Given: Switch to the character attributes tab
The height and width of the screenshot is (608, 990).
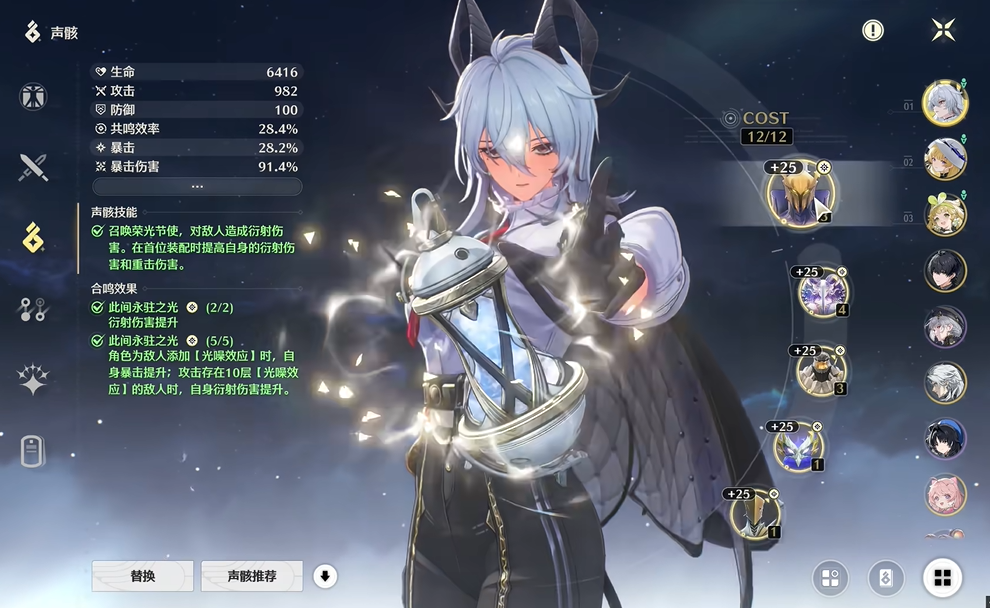Looking at the screenshot, I should click(33, 97).
